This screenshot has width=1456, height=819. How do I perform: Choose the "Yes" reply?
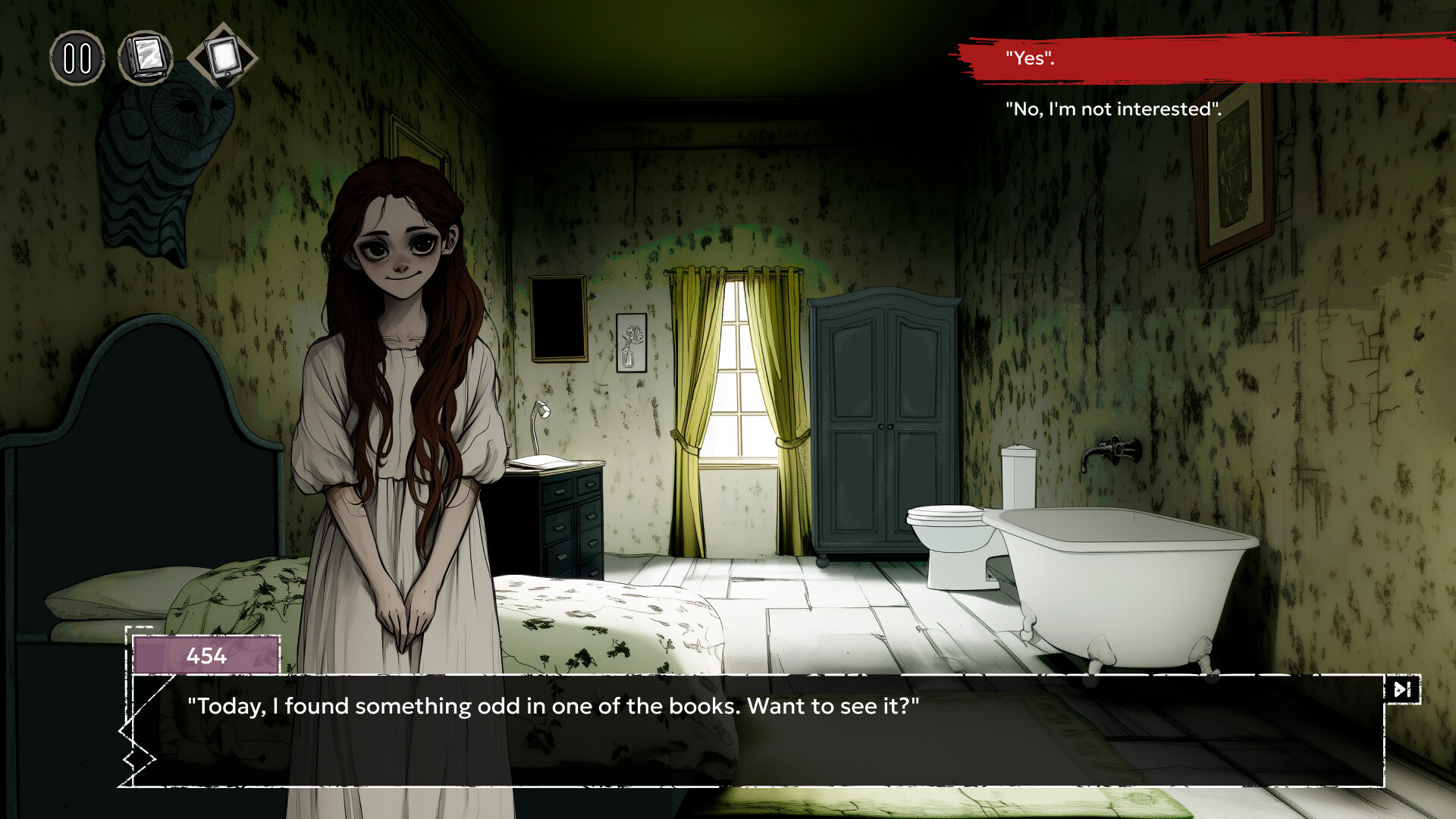(x=1030, y=58)
